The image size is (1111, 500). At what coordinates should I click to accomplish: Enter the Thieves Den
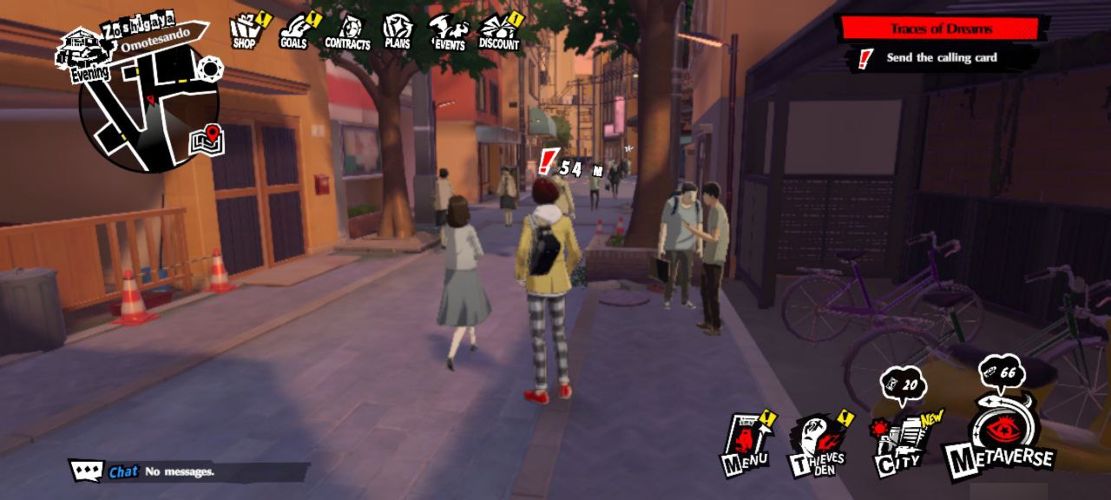coord(820,444)
